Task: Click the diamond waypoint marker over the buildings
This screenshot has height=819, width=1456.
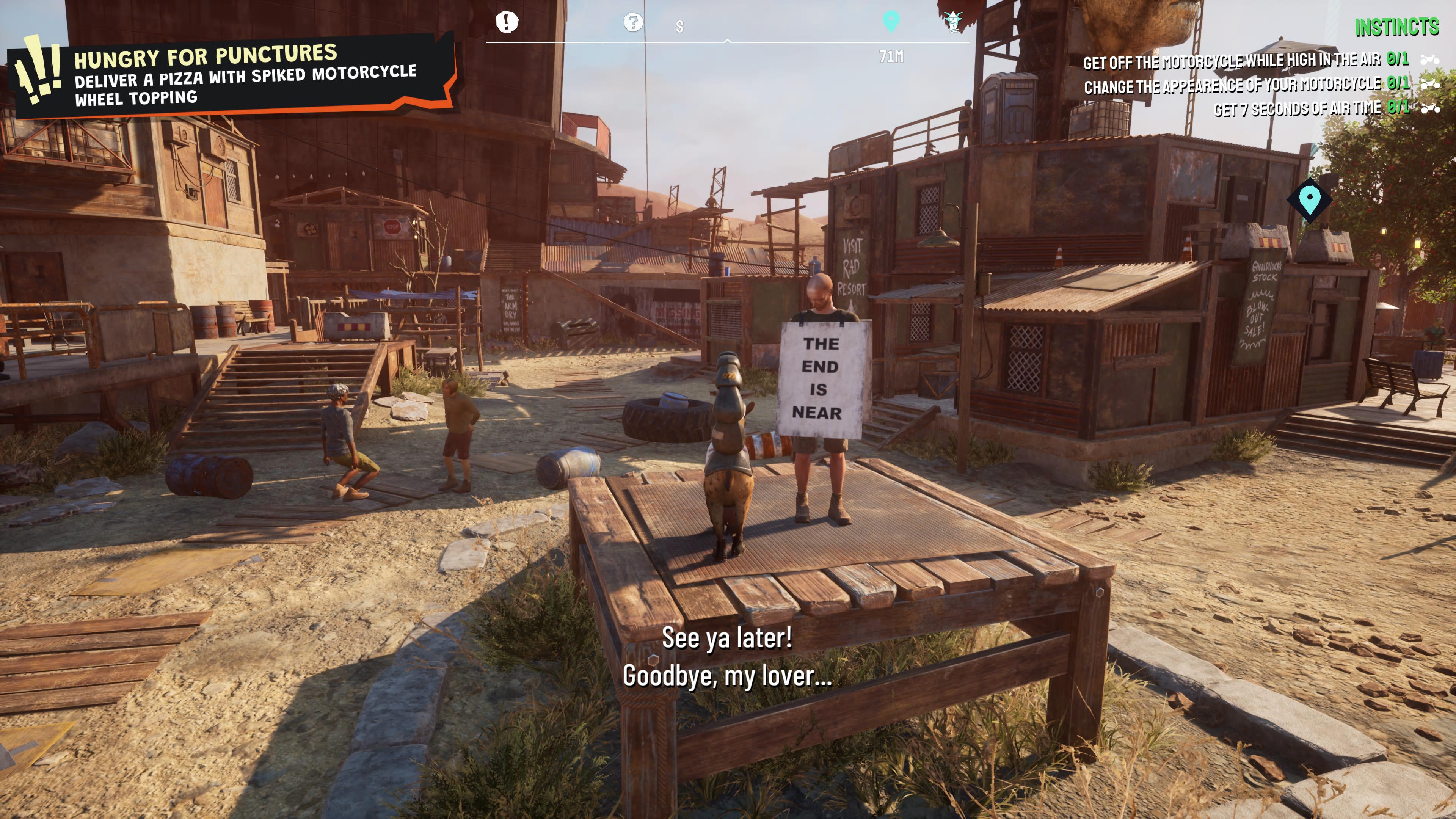Action: tap(1310, 199)
